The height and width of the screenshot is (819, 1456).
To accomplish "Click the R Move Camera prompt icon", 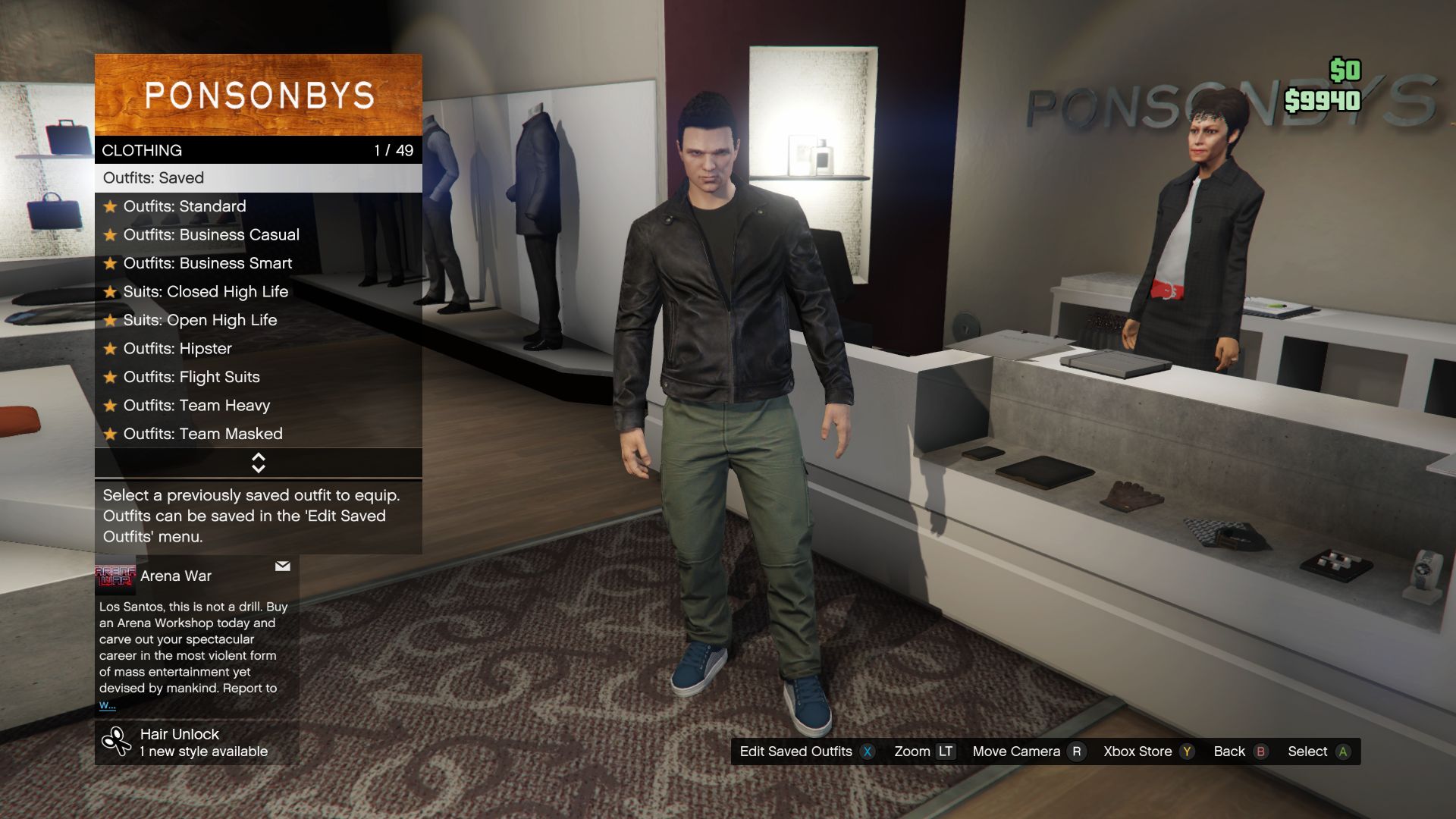I will [x=1076, y=752].
